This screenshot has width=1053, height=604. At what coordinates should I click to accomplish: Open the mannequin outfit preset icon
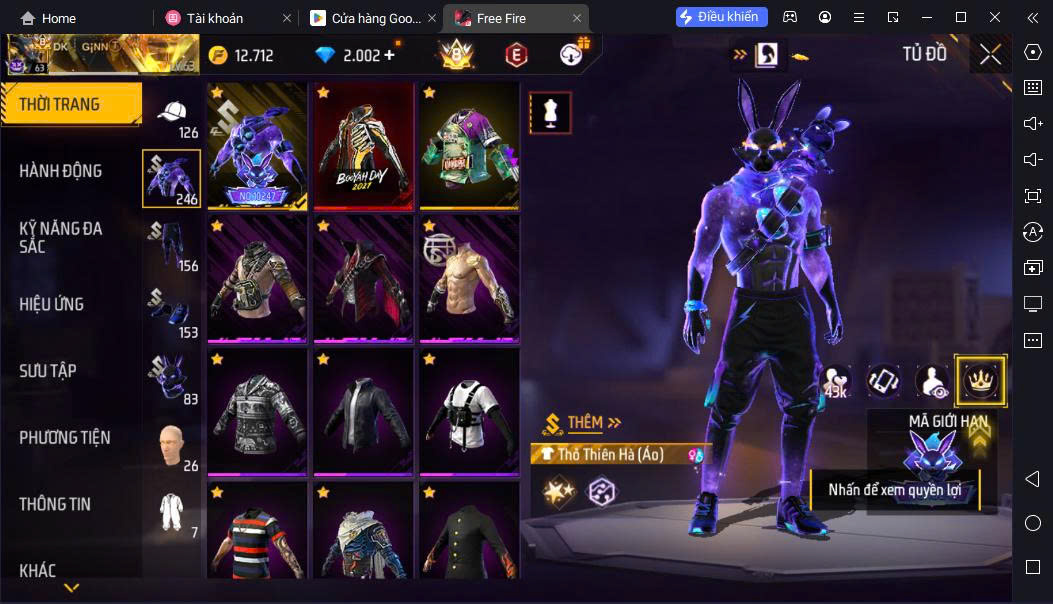click(x=549, y=113)
